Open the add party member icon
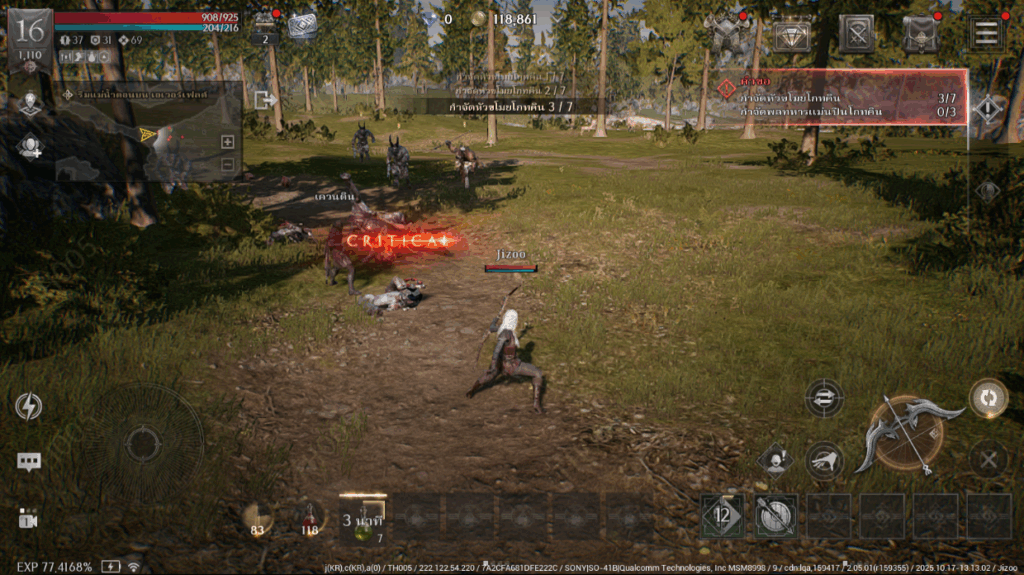 pos(29,147)
